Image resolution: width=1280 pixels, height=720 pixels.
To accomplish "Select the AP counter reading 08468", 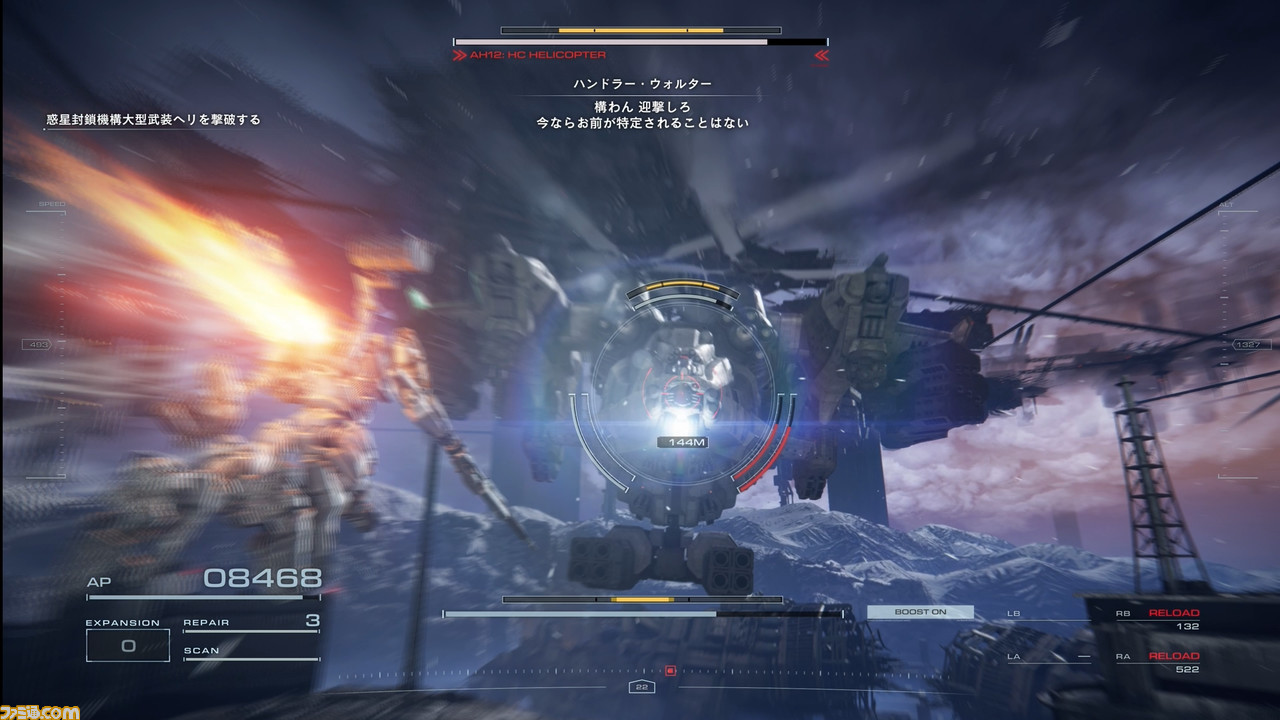I will click(266, 576).
